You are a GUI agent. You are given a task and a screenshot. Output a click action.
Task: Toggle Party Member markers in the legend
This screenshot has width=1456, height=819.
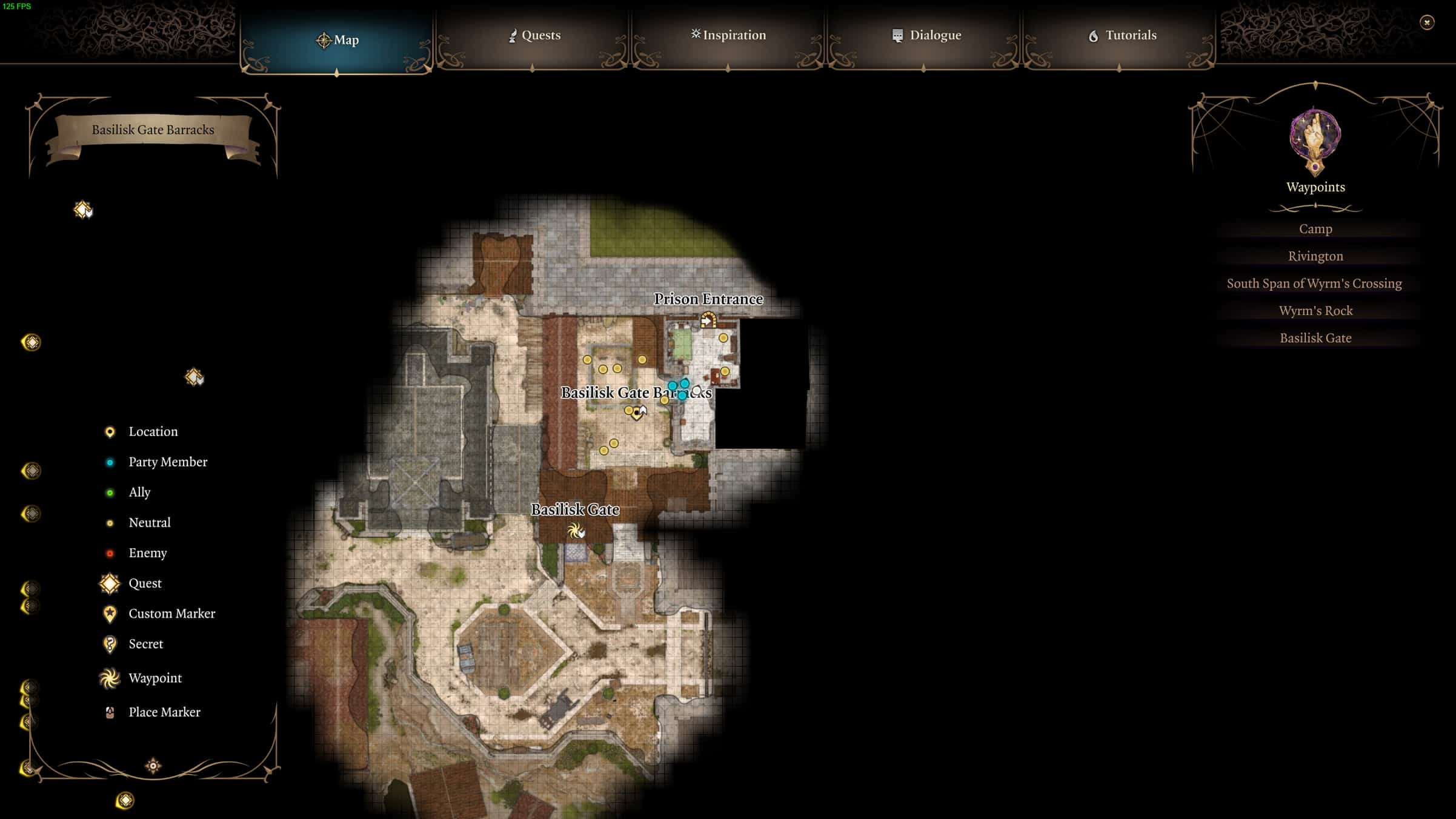(110, 462)
